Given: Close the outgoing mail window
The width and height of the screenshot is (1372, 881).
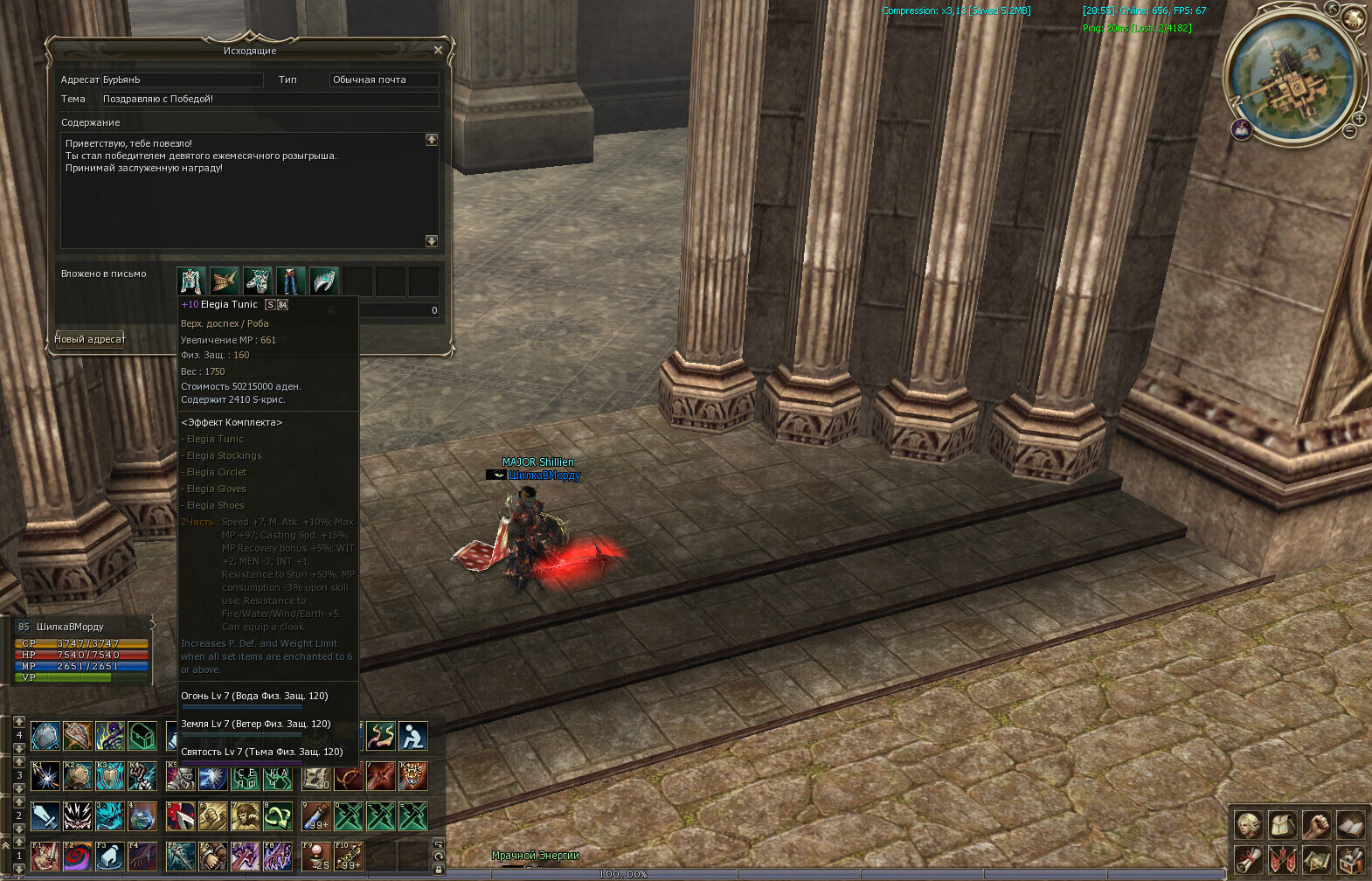Looking at the screenshot, I should 438,51.
